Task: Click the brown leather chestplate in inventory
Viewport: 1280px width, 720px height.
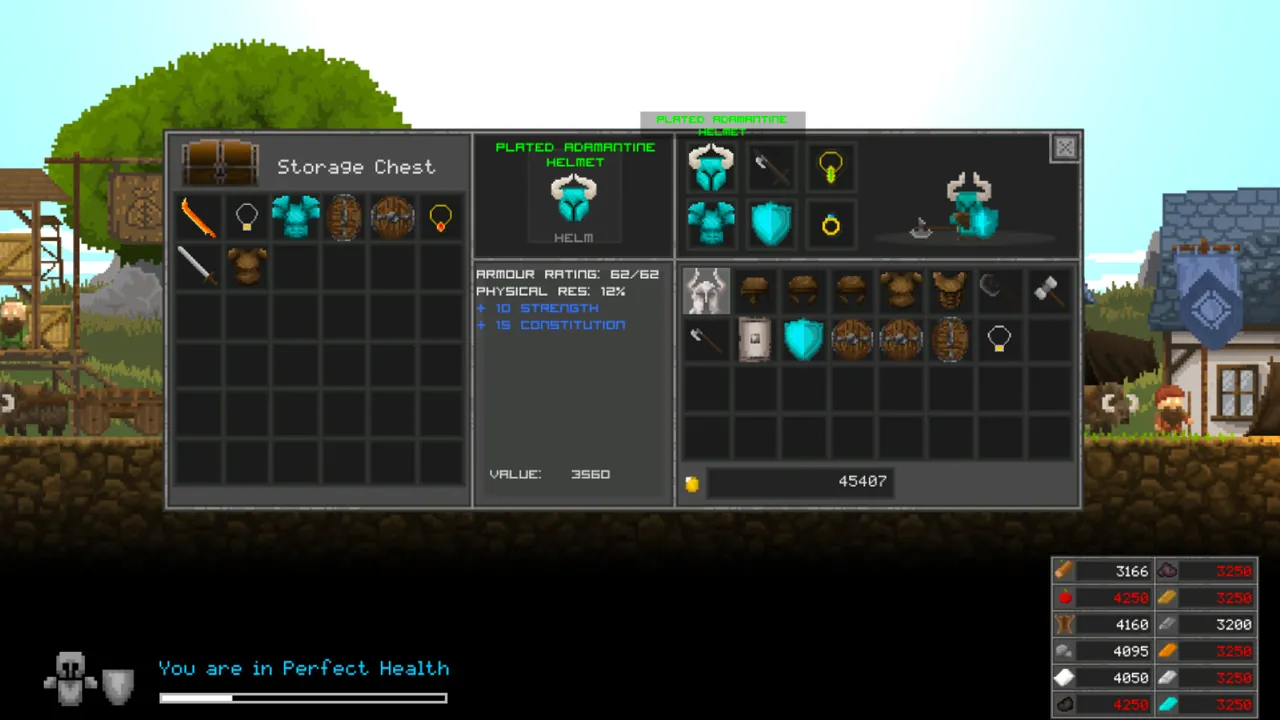Action: [900, 290]
